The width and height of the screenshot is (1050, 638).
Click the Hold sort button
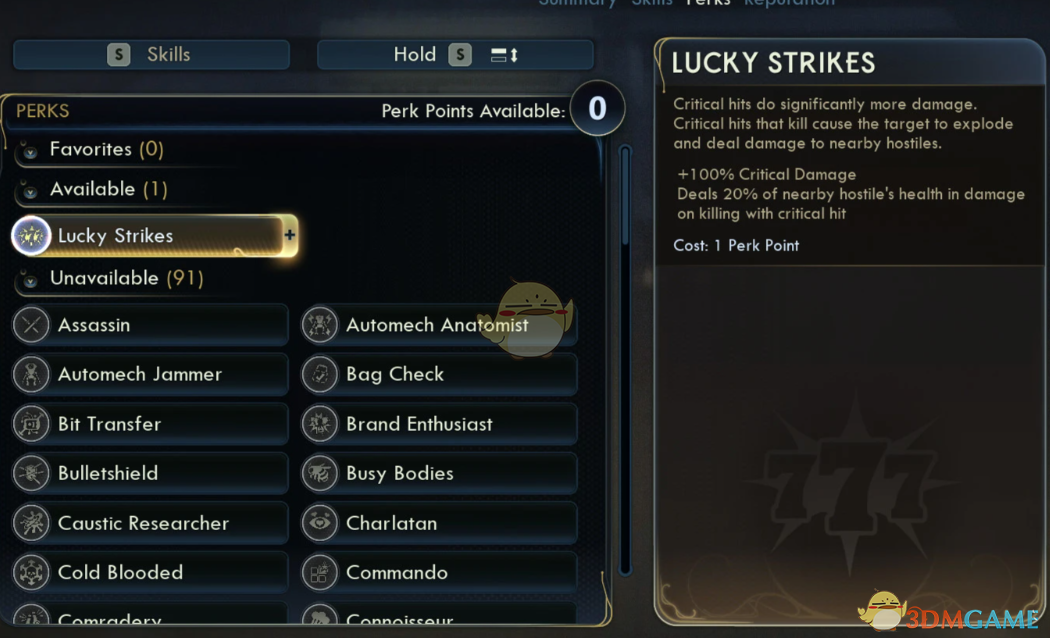coord(455,55)
